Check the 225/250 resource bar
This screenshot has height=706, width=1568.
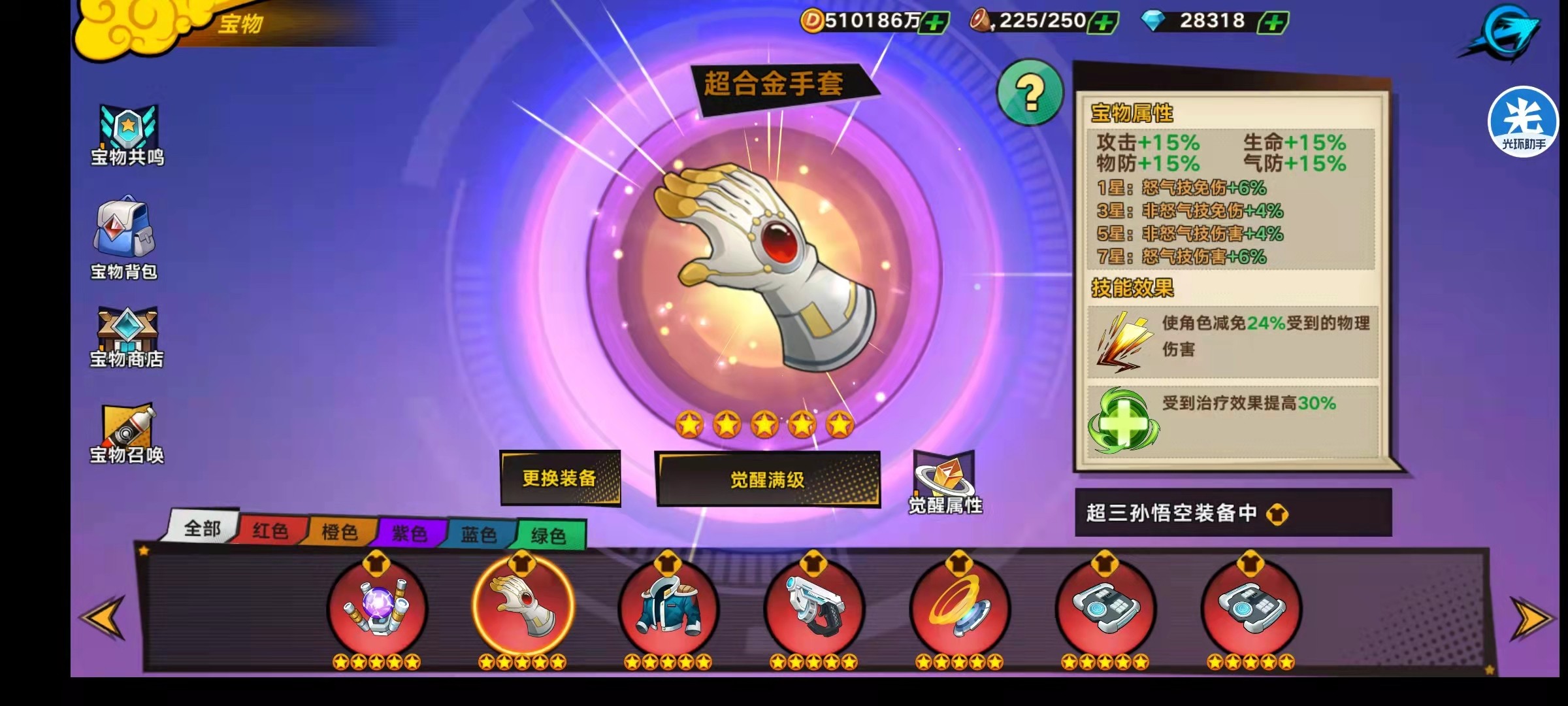pyautogui.click(x=1039, y=21)
